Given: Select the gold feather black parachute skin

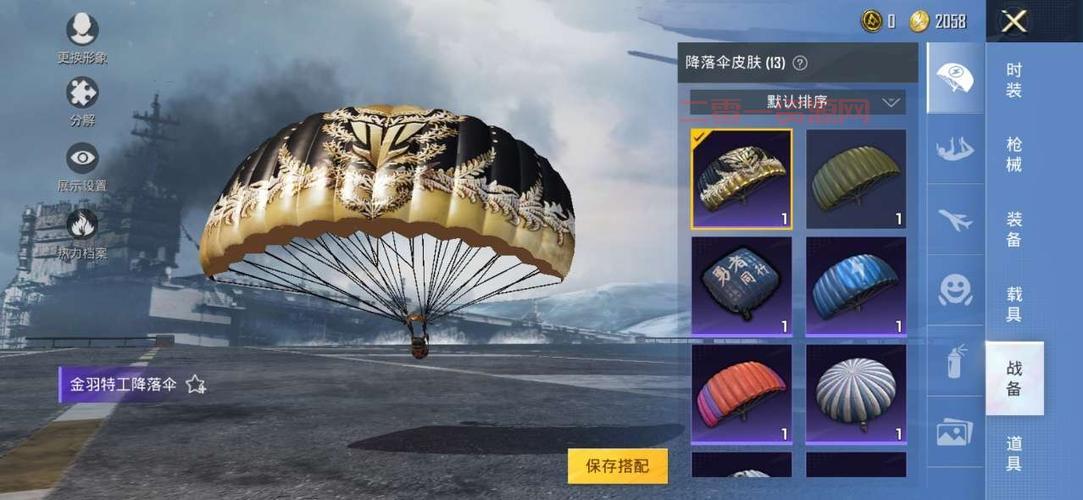Looking at the screenshot, I should point(741,179).
